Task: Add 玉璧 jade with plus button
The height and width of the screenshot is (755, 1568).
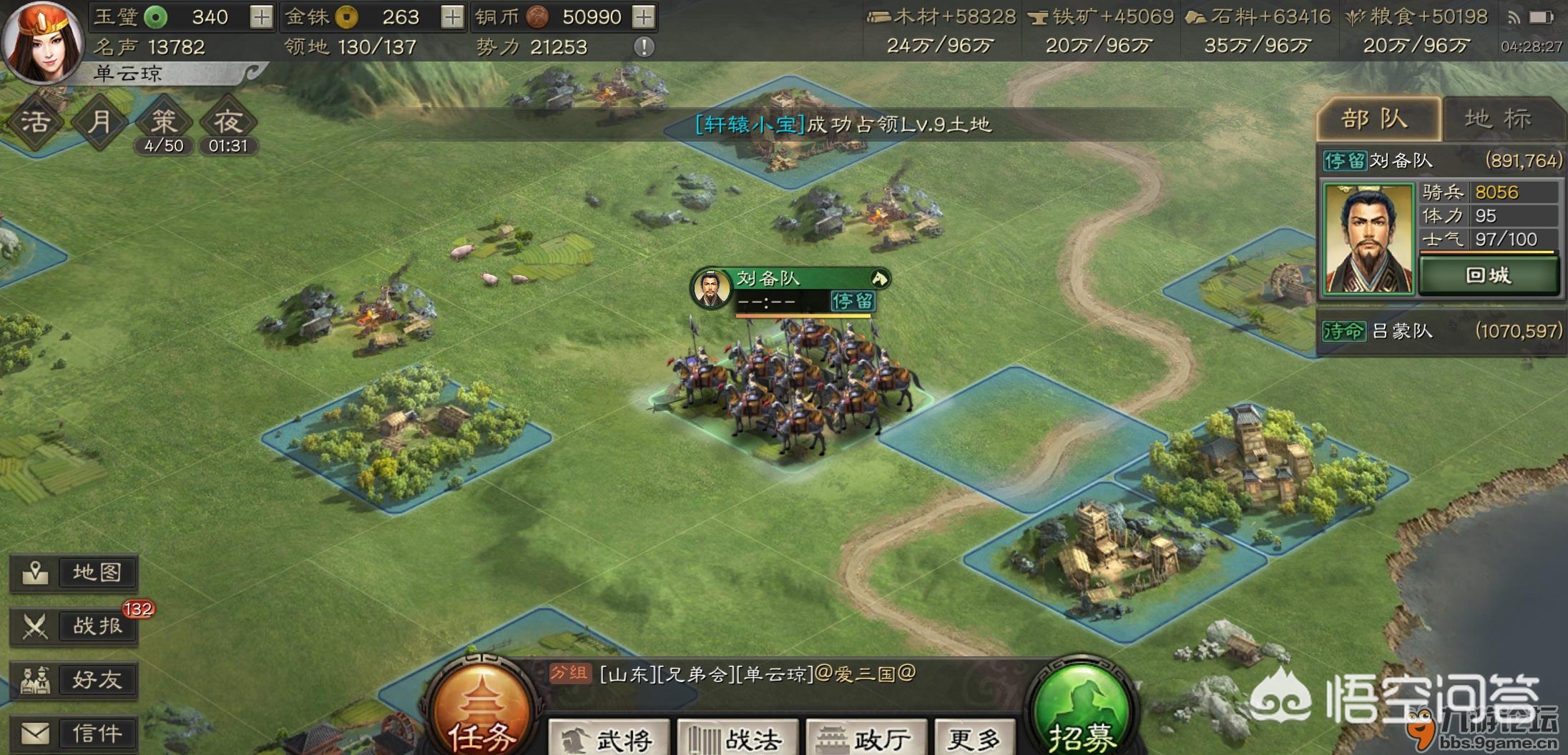Action: tap(261, 17)
